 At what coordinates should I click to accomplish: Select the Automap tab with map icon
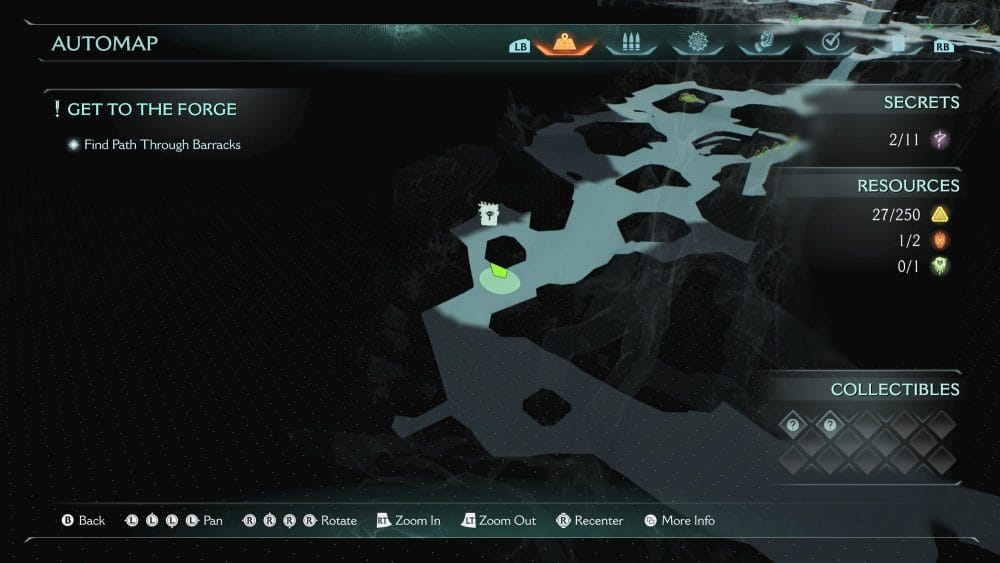[564, 43]
